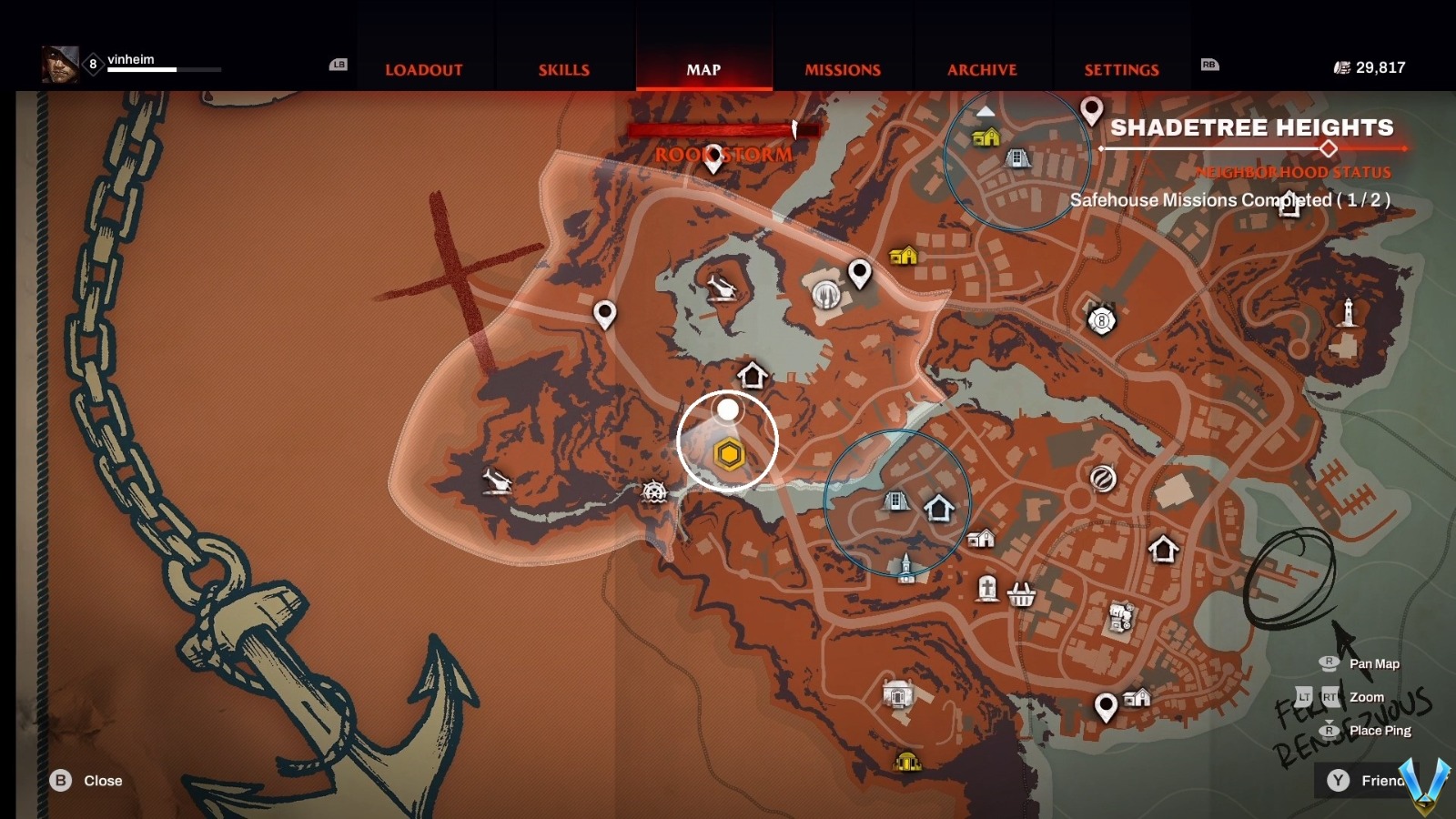Screen dimensions: 1456x819
Task: Select the Map tab
Action: 703,70
